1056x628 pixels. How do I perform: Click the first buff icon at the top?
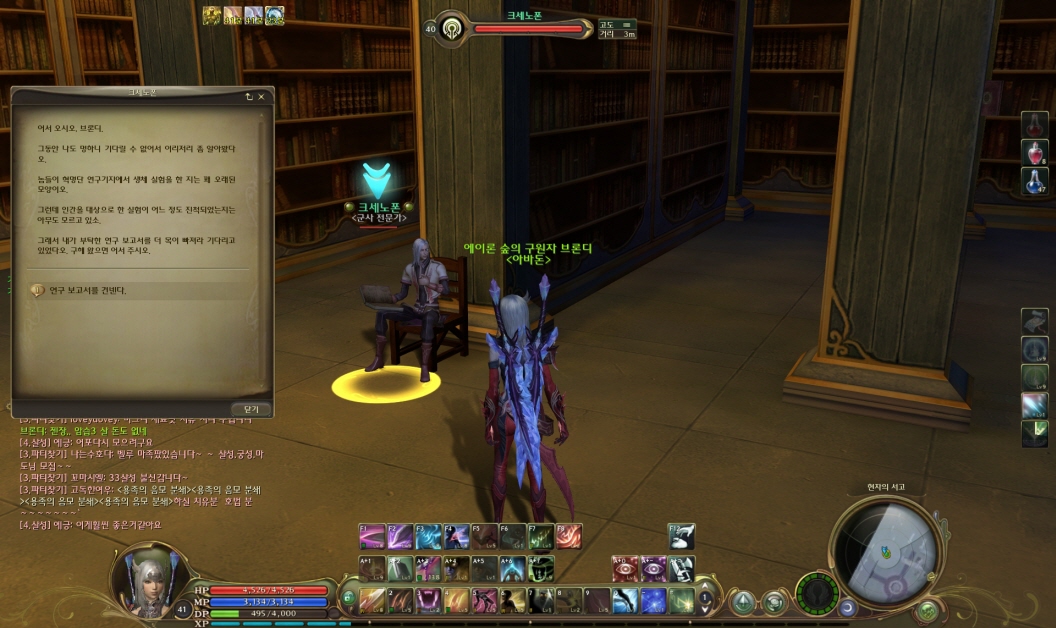212,14
